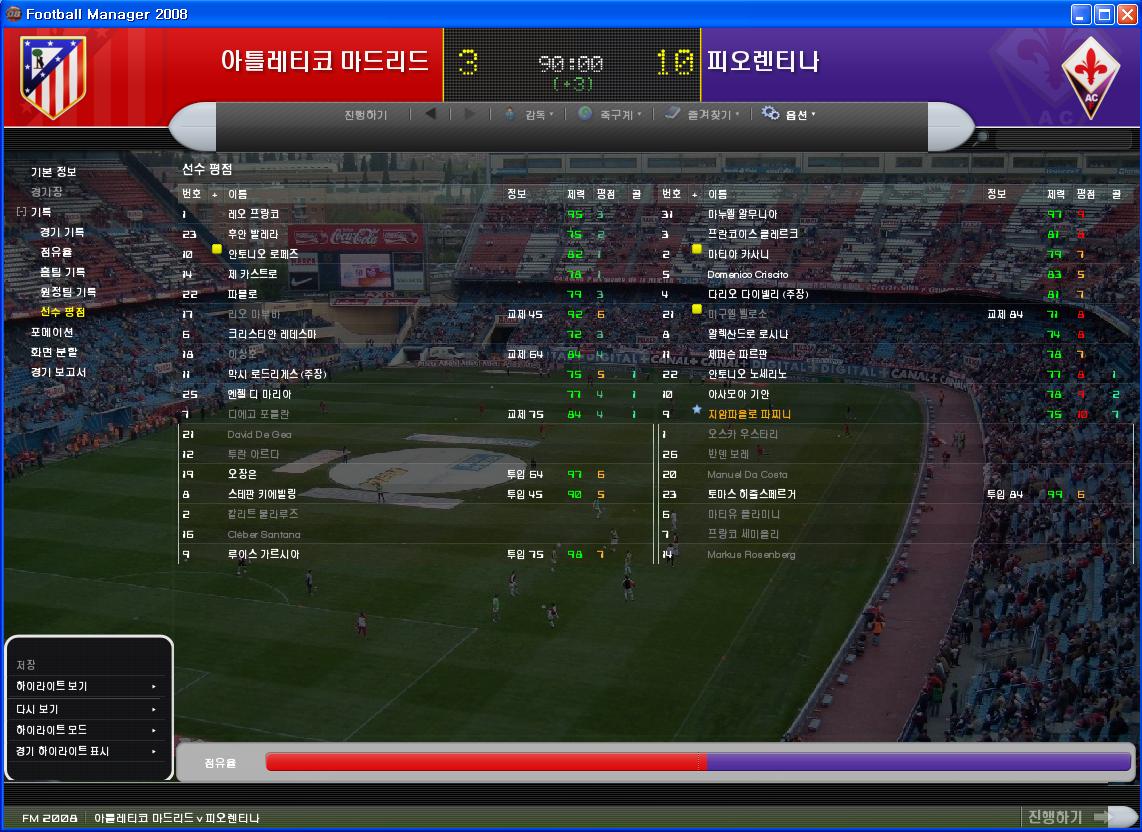Select 기본 정보 in the side menu

pos(53,172)
